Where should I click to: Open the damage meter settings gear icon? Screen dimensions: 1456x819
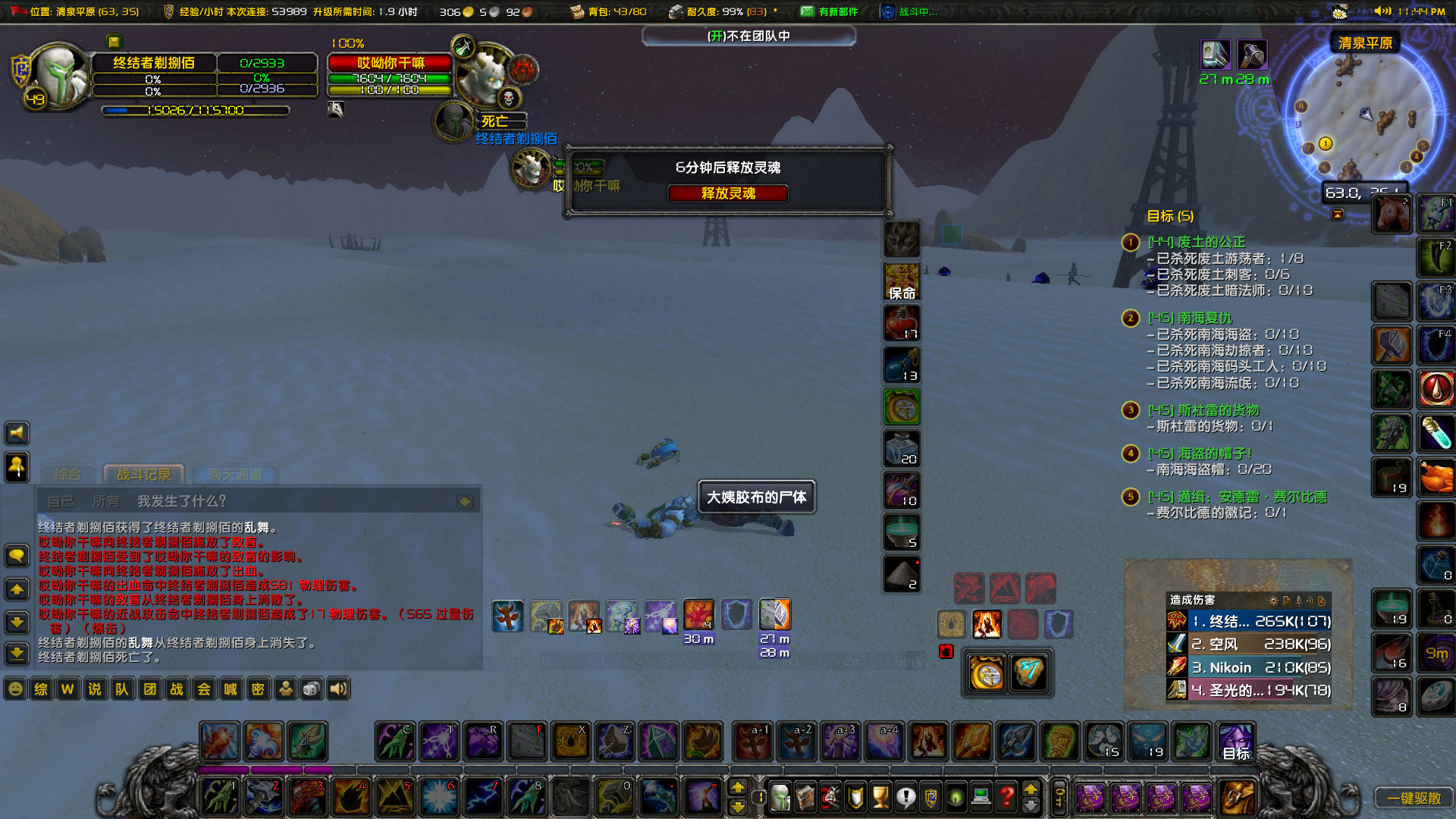1274,600
